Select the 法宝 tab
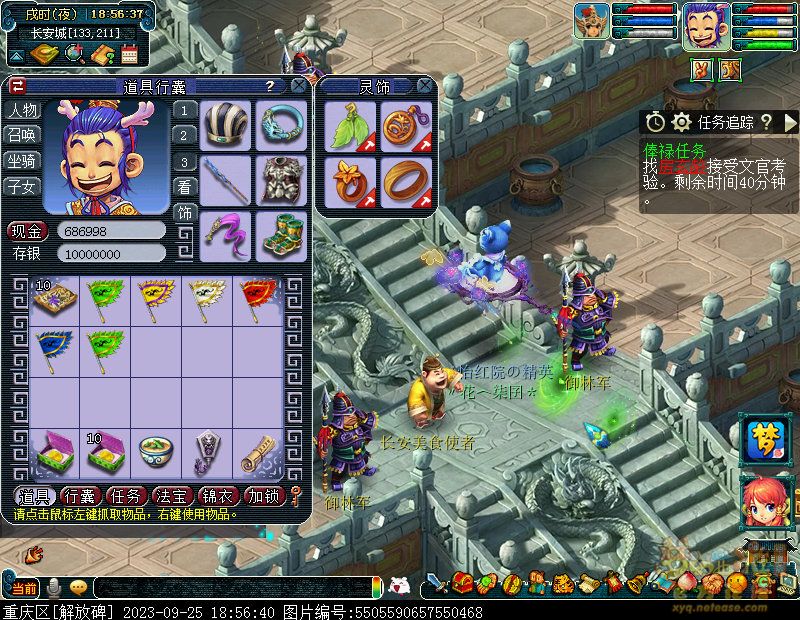The image size is (800, 620). [172, 495]
